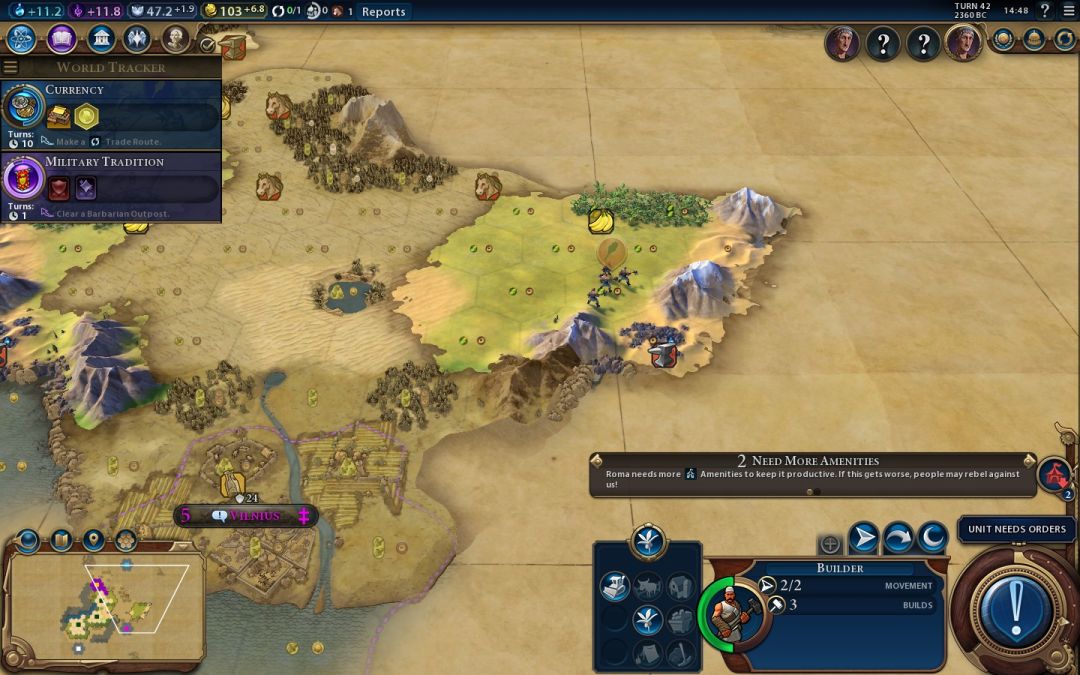Select the Currency research entry
Viewport: 1080px width, 675px height.
110,115
